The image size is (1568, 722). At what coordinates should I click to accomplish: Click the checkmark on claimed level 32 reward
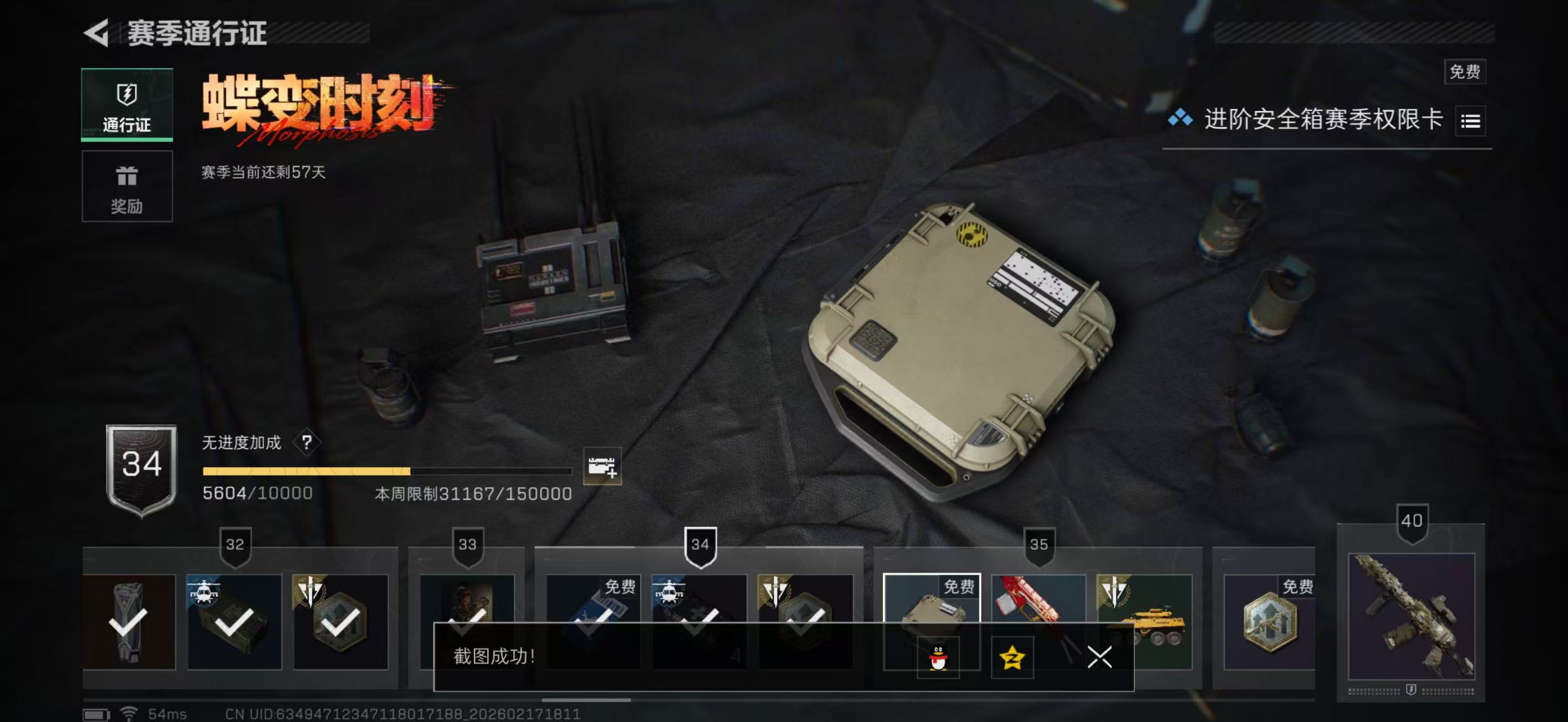pyautogui.click(x=235, y=624)
